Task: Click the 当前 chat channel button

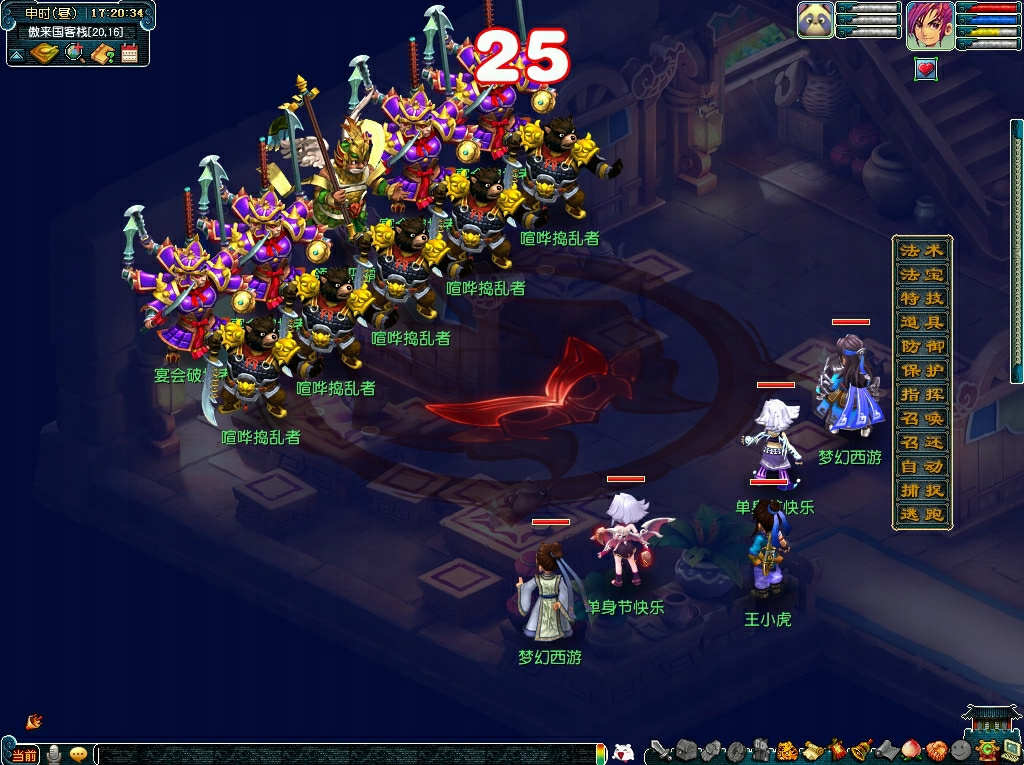Action: [24, 753]
